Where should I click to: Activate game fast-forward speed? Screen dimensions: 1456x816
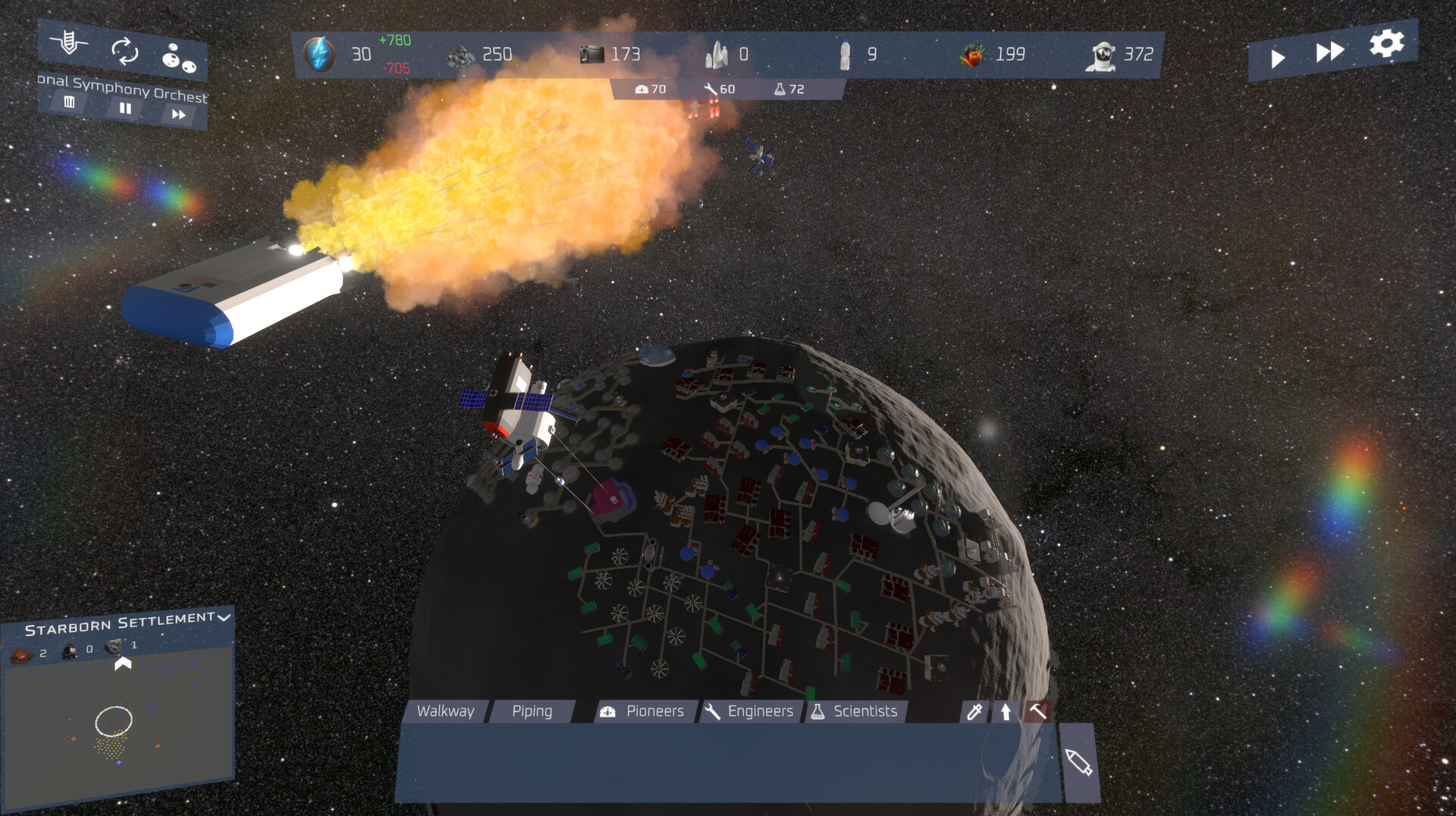1329,52
